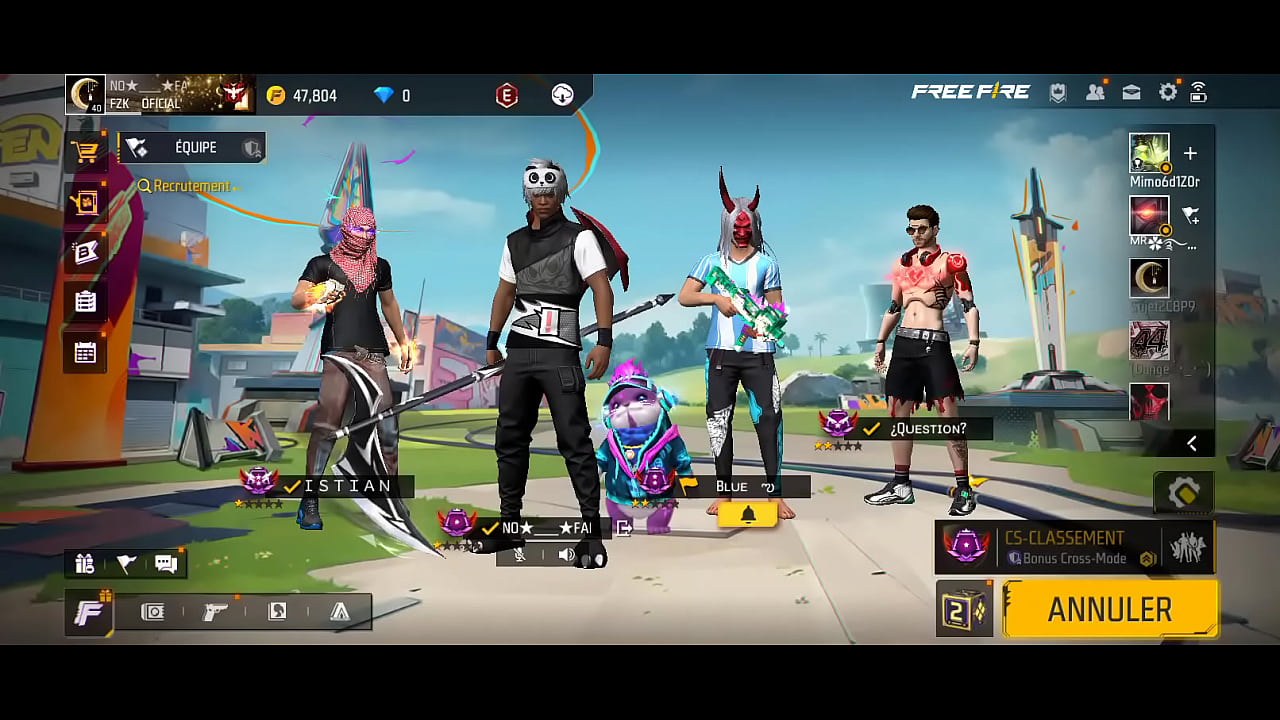Open the chat bubble icon
1280x720 pixels.
coord(166,564)
